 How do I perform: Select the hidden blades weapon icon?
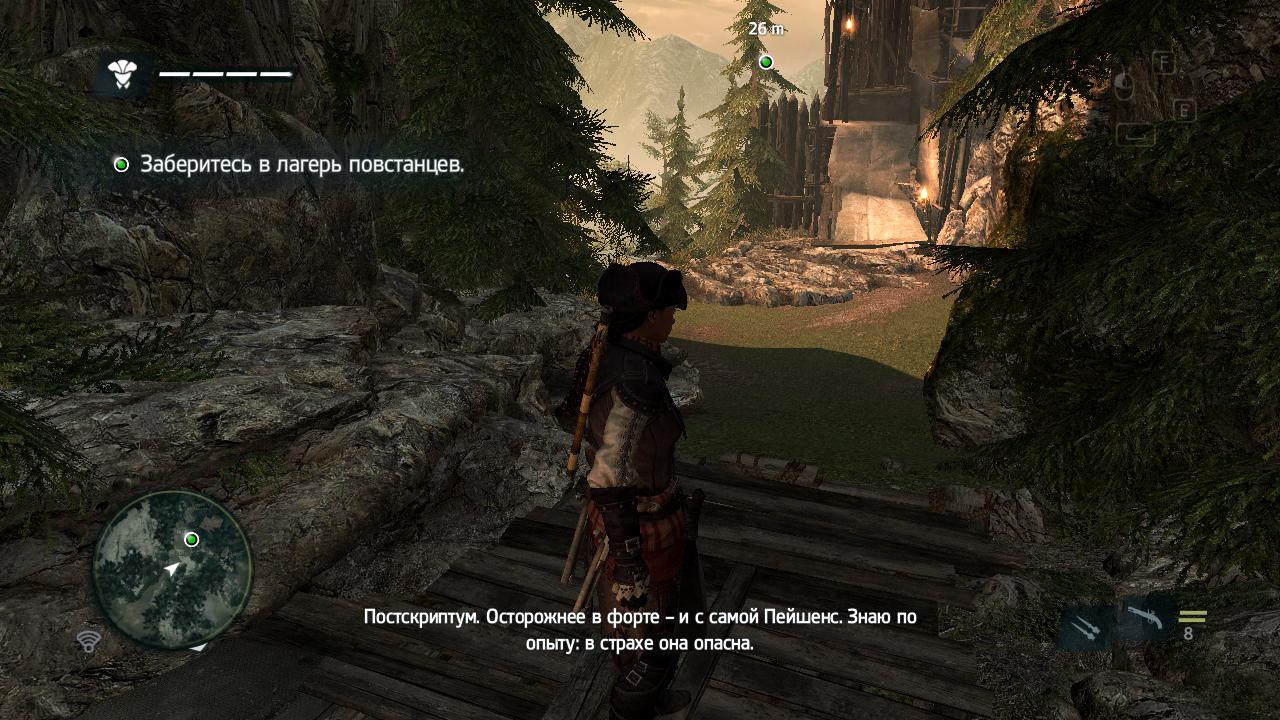click(x=1087, y=627)
